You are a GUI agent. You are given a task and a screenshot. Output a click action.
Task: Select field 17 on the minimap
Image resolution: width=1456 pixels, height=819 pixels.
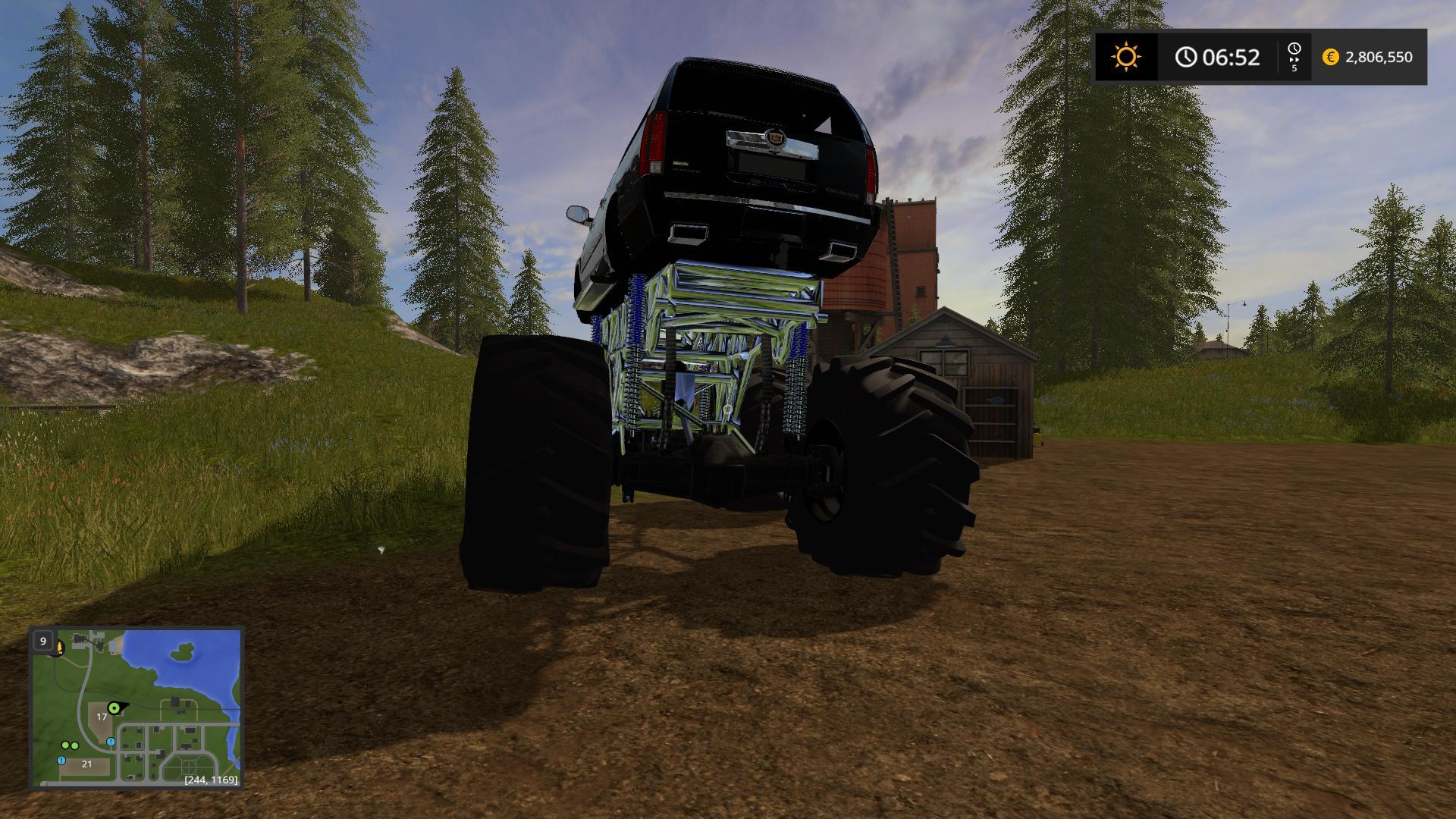pos(102,717)
